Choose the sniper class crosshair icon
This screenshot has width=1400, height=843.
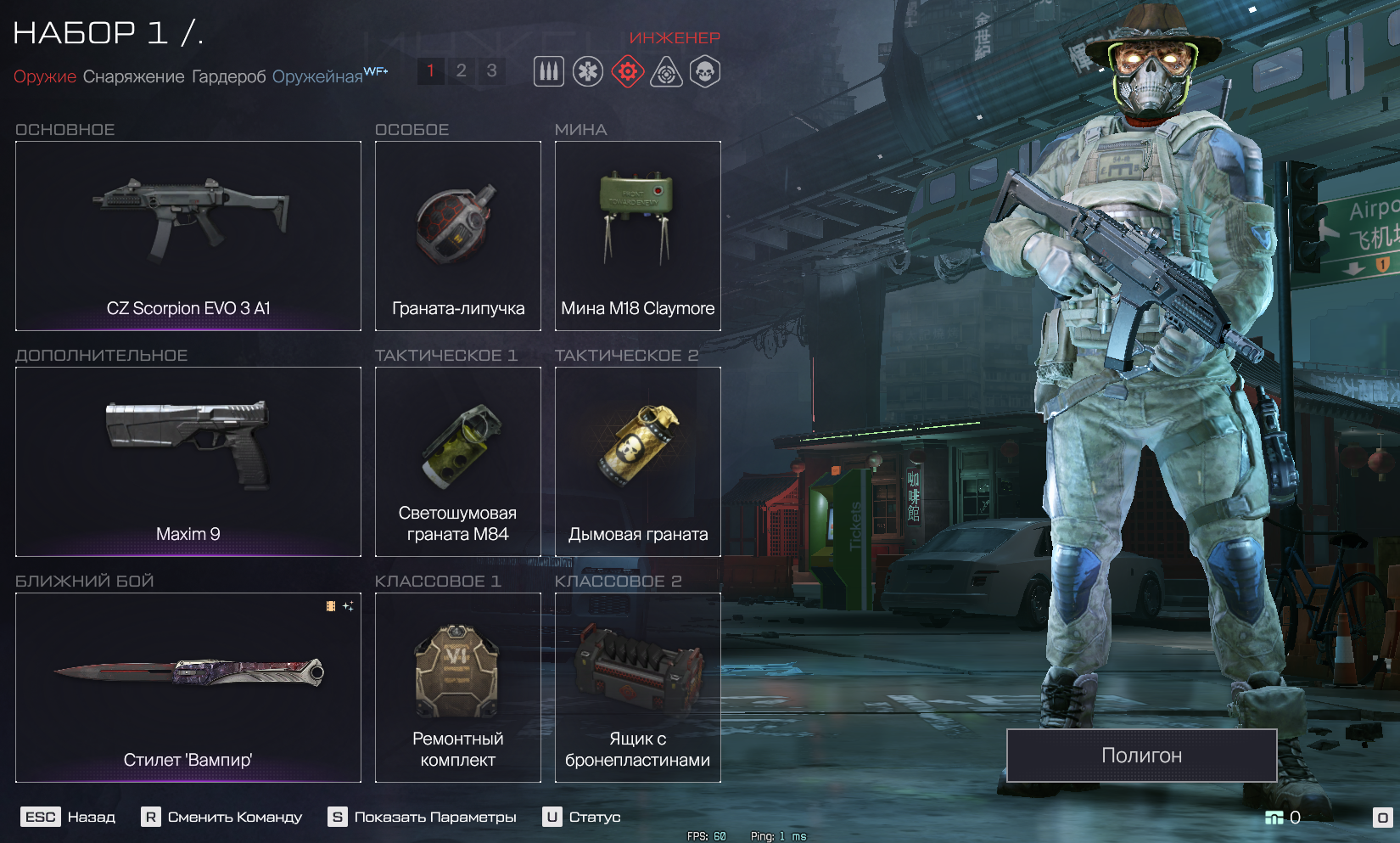(666, 72)
